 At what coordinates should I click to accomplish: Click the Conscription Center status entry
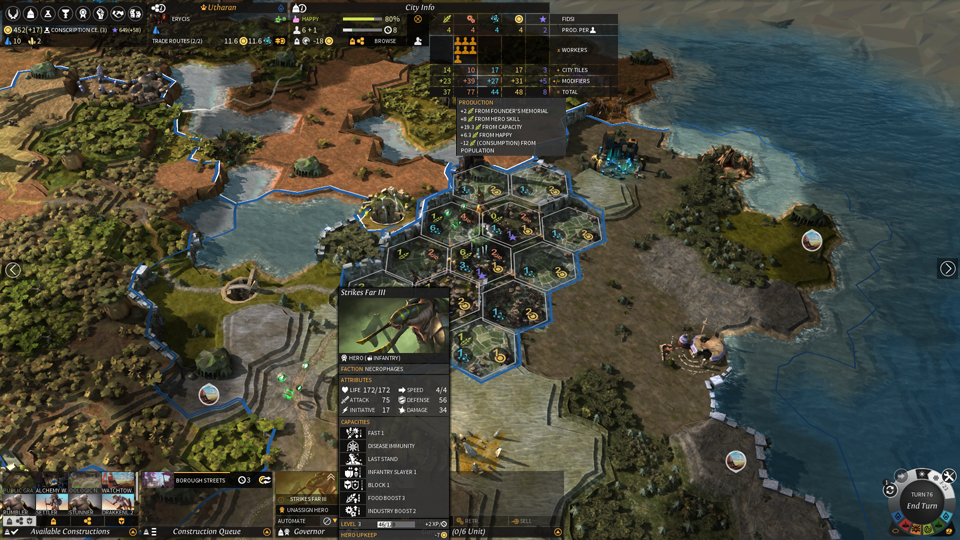point(78,30)
